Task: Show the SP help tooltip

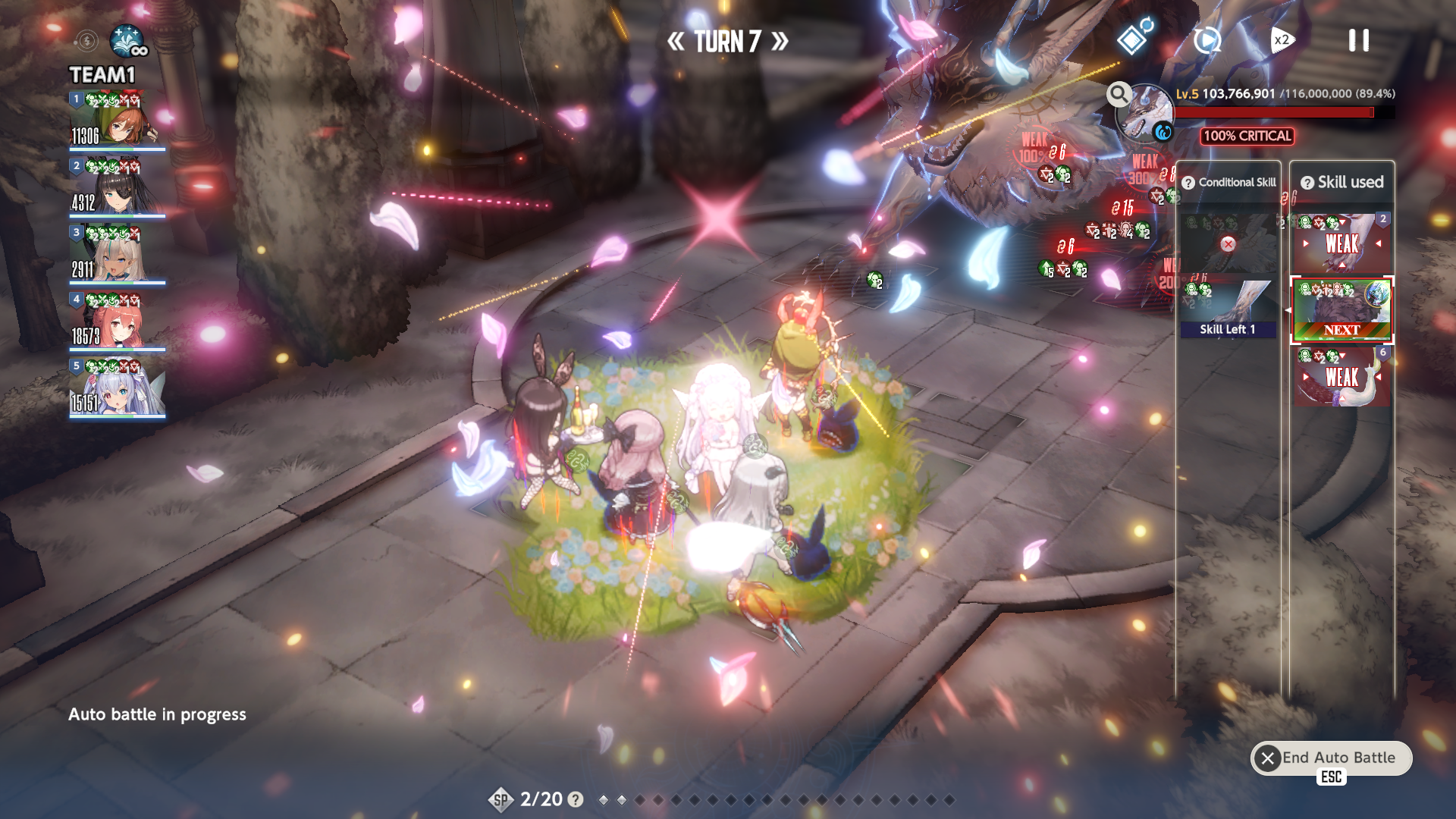Action: 576,799
